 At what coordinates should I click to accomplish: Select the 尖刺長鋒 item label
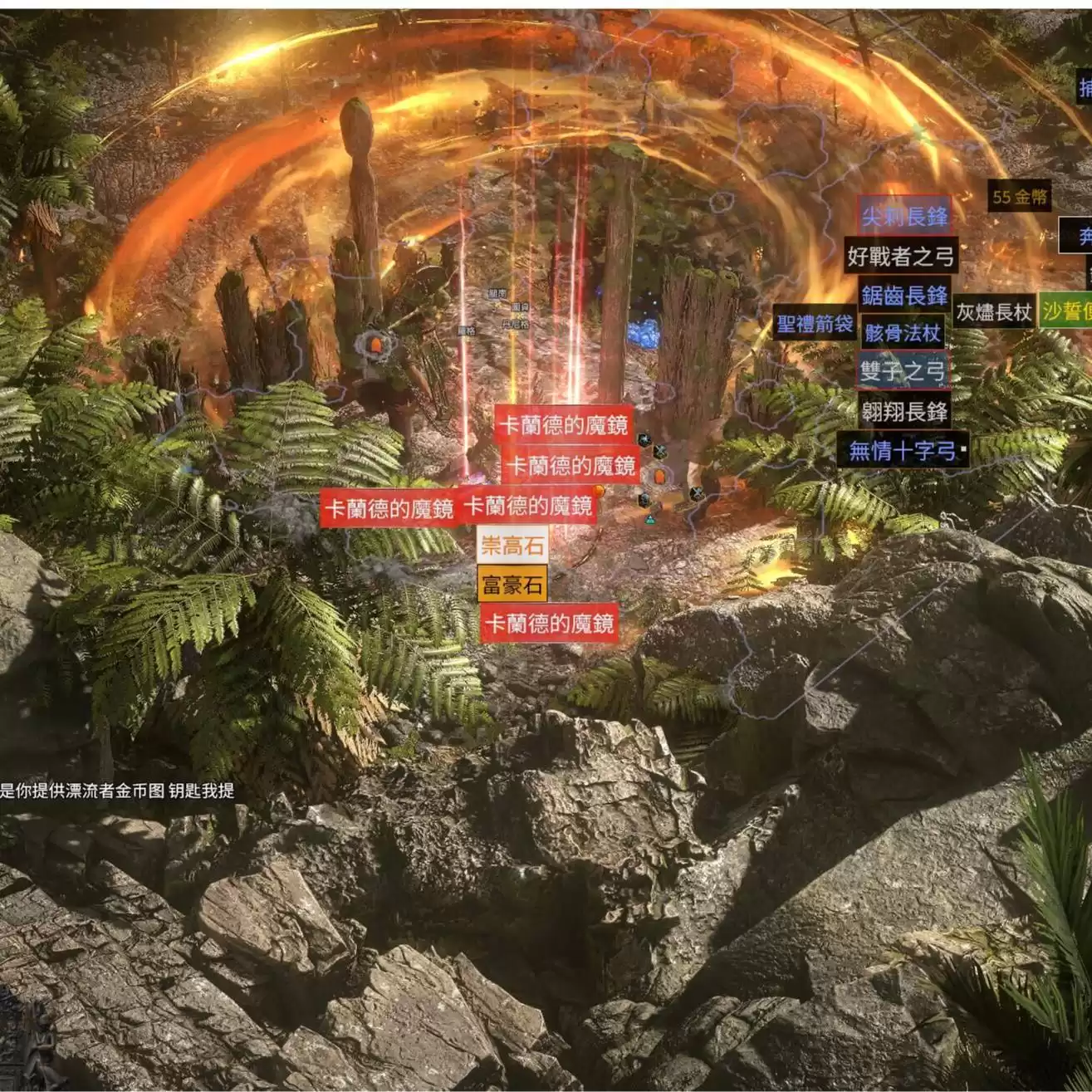[904, 218]
